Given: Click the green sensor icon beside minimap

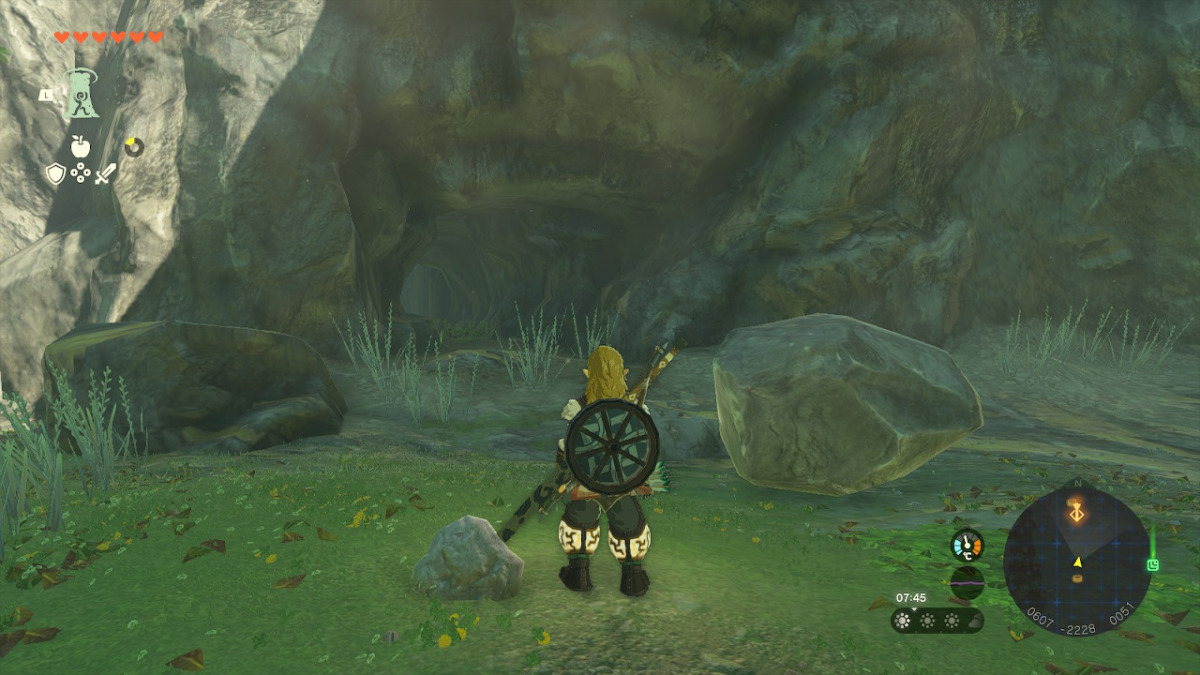Looking at the screenshot, I should pyautogui.click(x=1152, y=565).
